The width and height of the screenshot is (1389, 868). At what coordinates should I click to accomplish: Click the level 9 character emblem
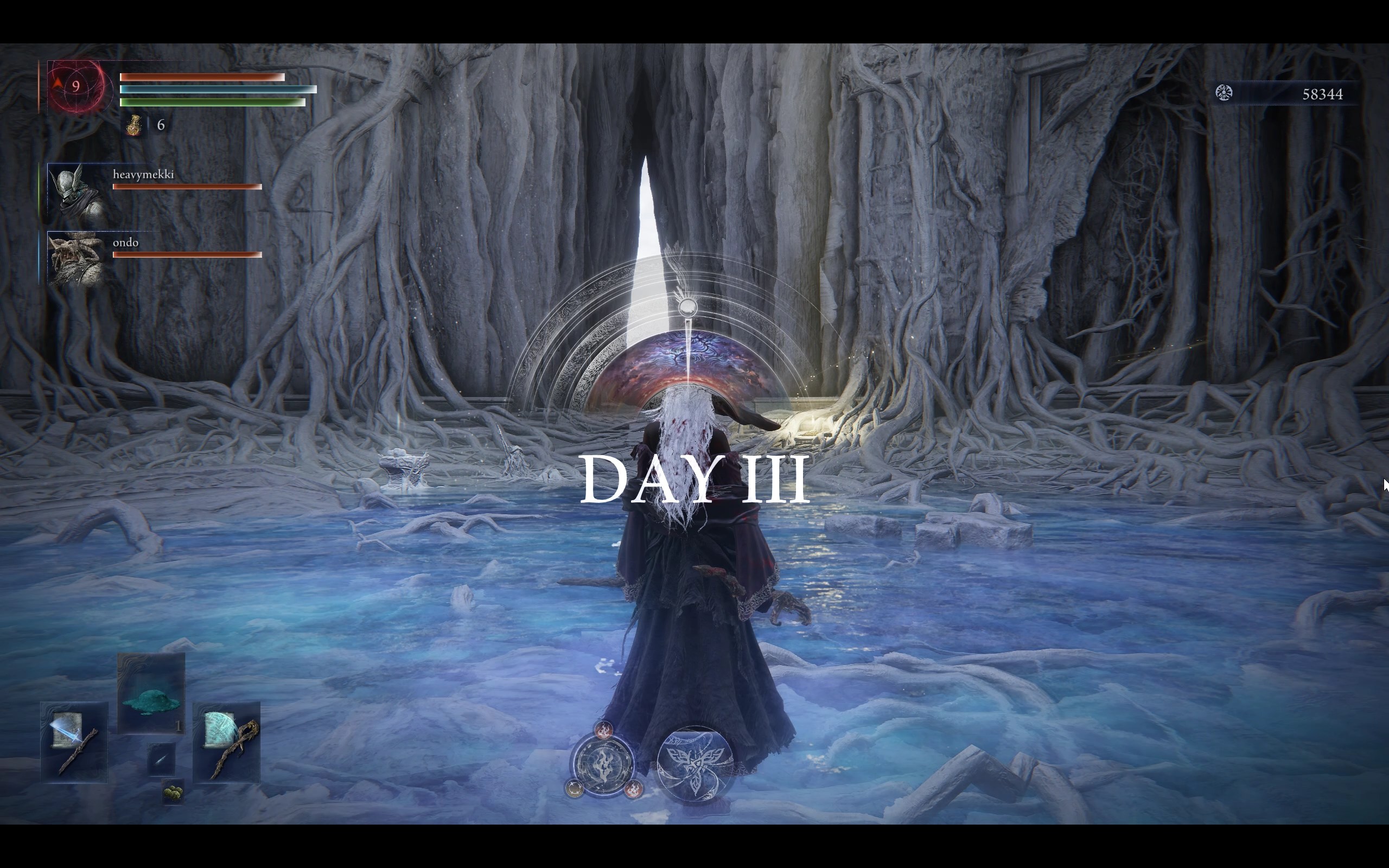pos(77,87)
